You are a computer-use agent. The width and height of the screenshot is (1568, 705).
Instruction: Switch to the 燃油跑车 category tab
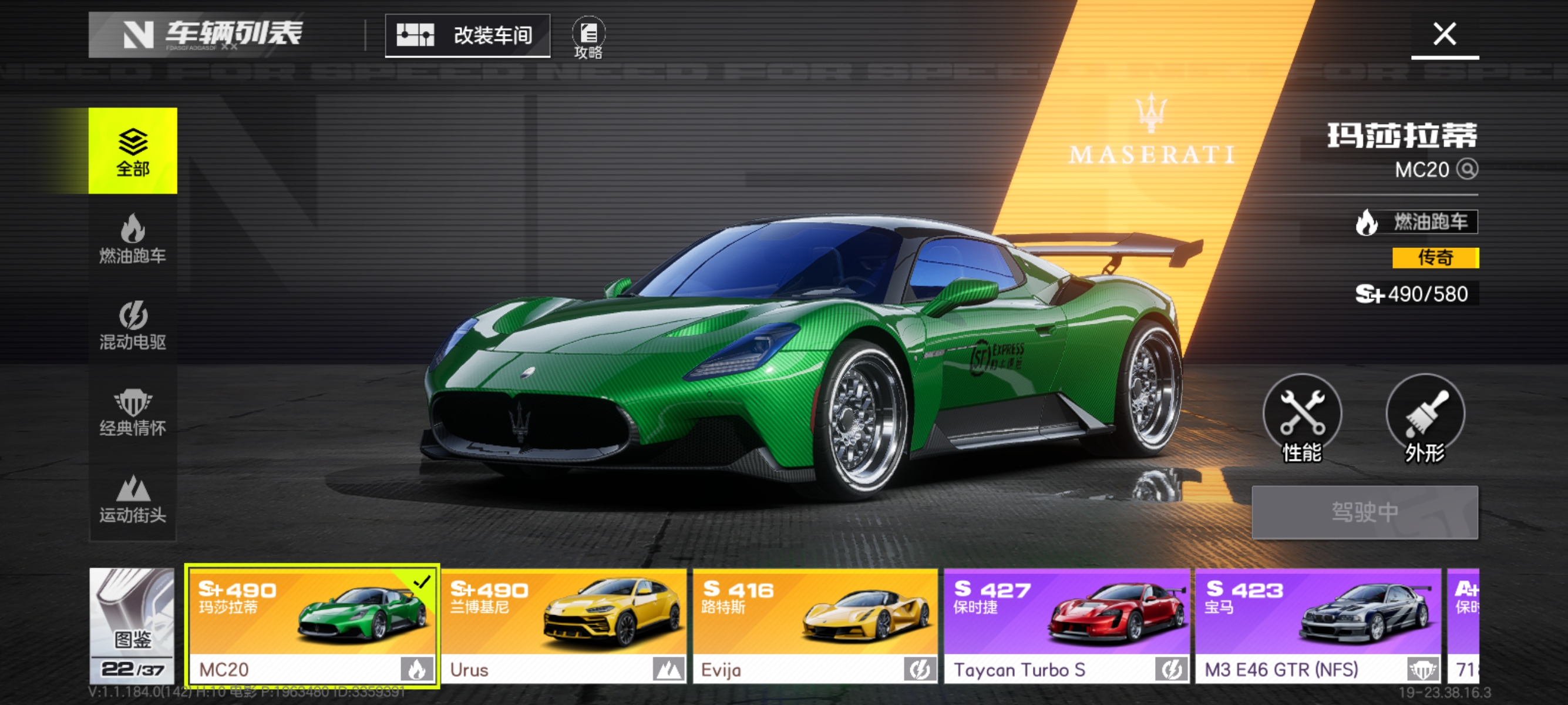point(133,238)
